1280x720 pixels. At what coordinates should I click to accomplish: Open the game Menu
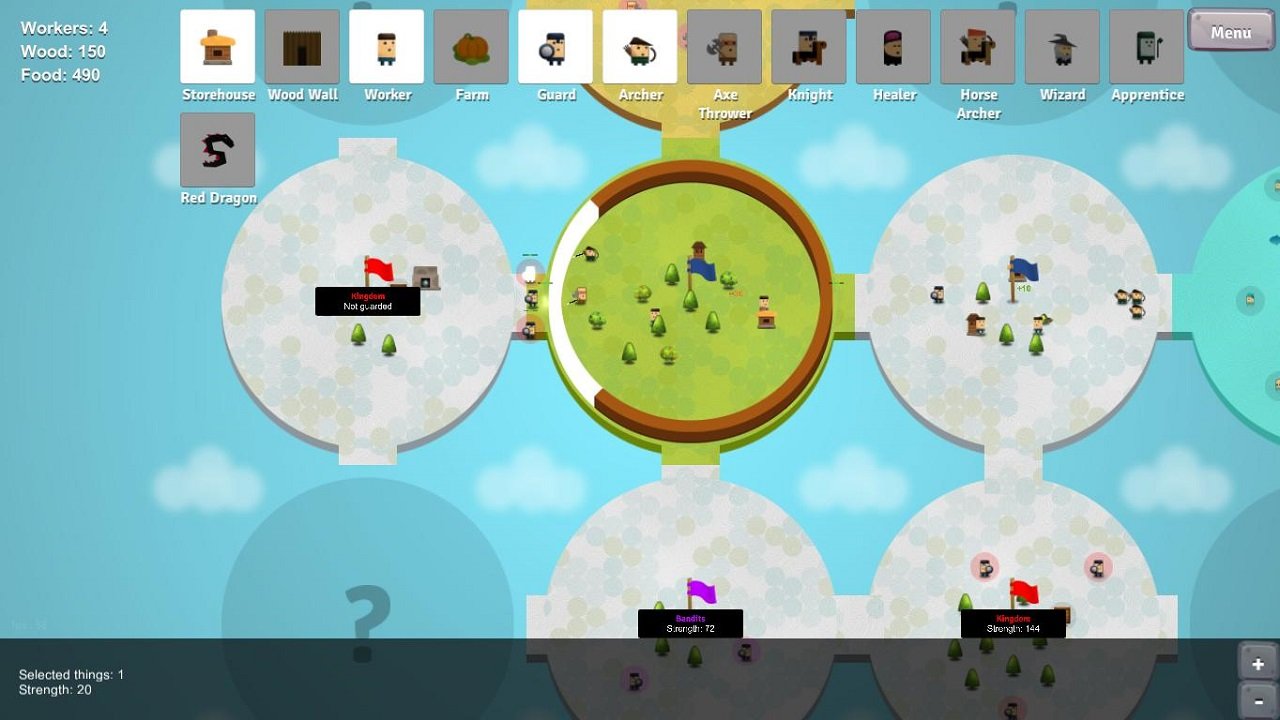pyautogui.click(x=1230, y=31)
